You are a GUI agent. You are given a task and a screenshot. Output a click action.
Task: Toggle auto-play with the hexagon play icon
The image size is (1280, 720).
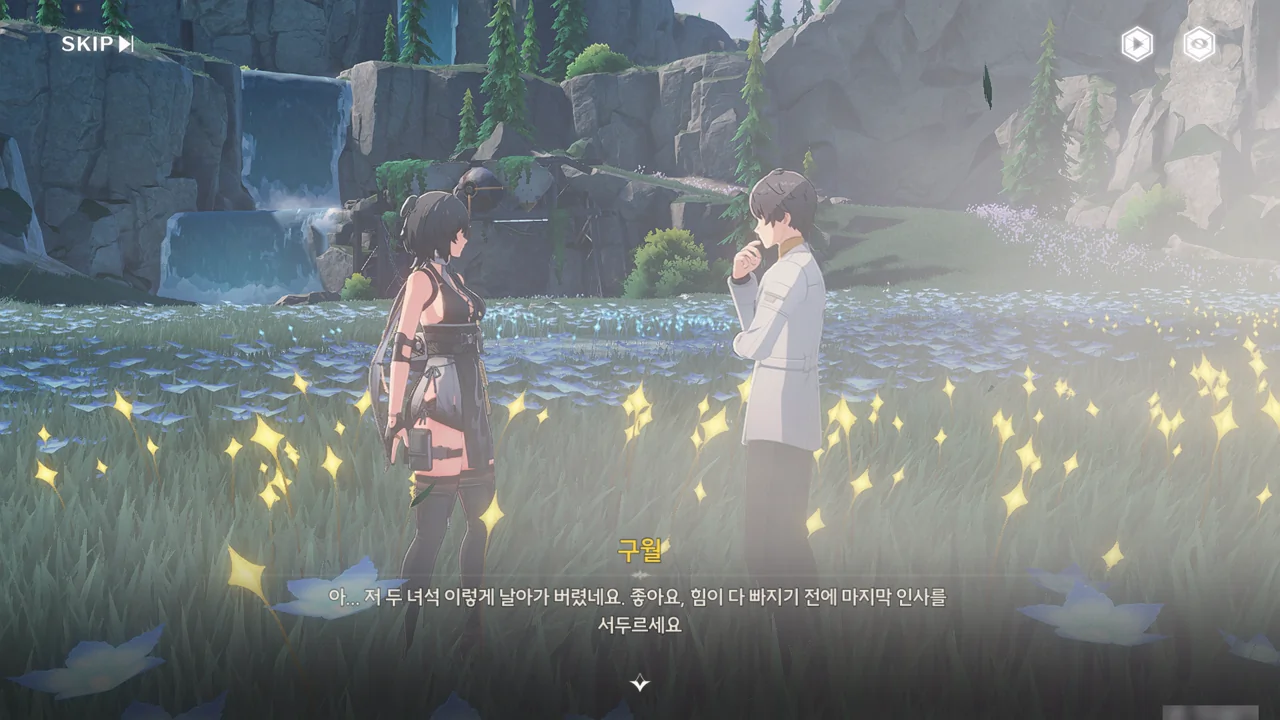[x=1136, y=44]
